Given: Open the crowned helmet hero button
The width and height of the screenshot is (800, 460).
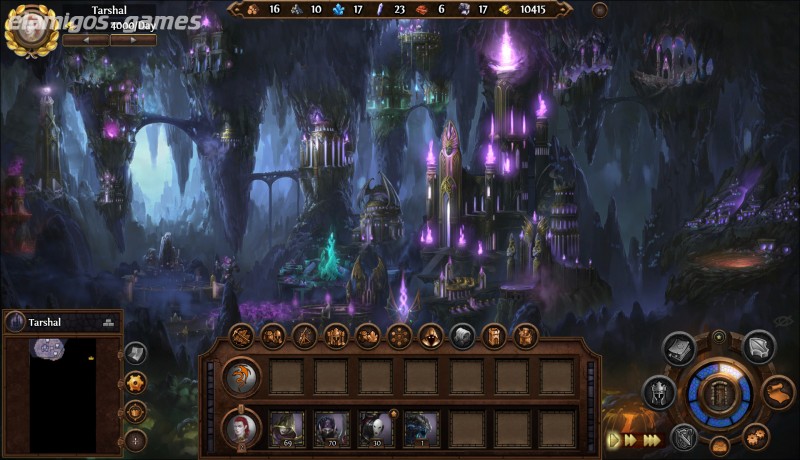Looking at the screenshot, I should point(657,391).
